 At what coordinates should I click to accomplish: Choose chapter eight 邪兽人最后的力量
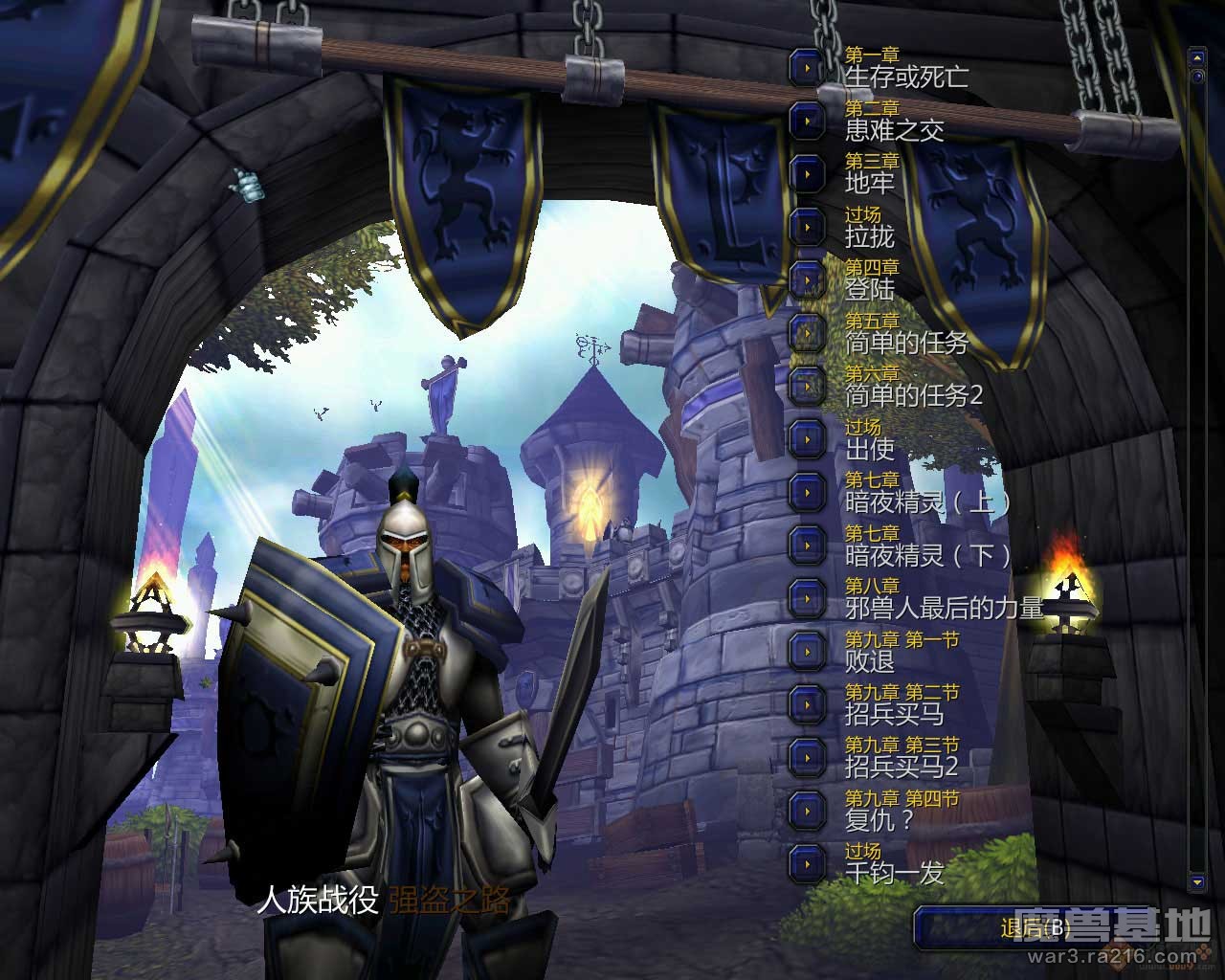[809, 598]
